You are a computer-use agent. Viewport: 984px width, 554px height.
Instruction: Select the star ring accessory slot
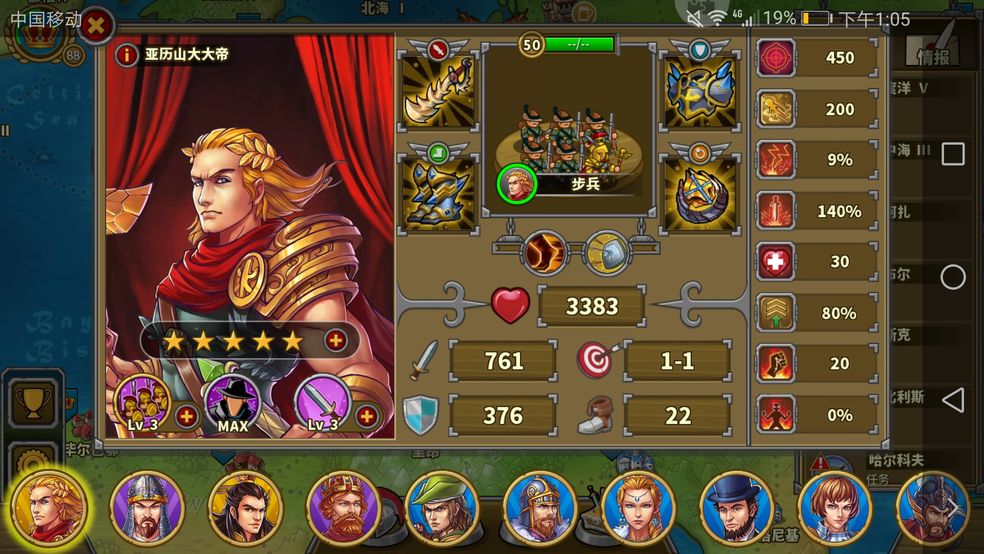pos(700,192)
